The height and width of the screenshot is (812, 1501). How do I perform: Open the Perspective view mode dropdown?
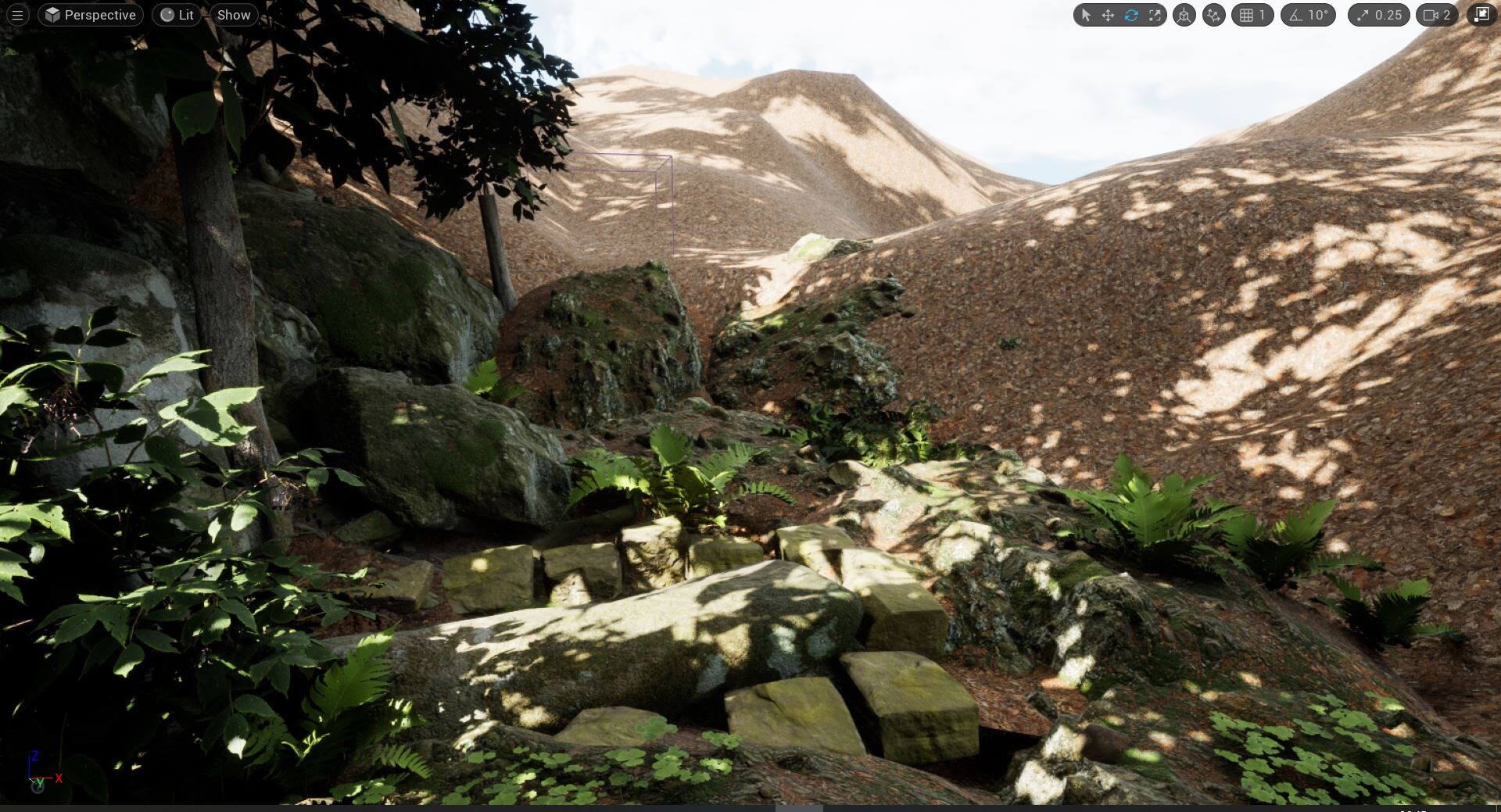click(x=91, y=15)
